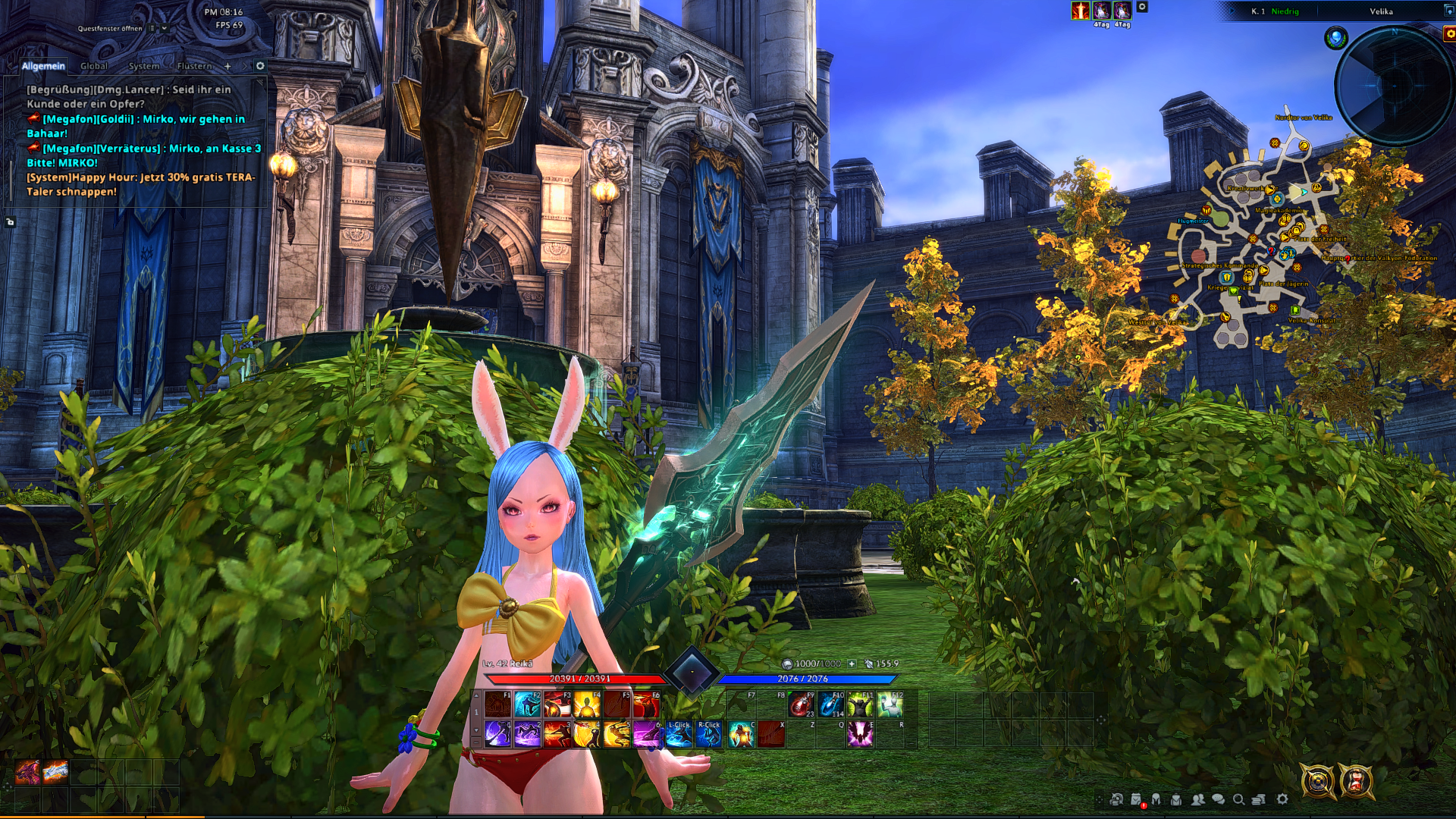Open the system settings gear in bottom menu
Image resolution: width=1456 pixels, height=819 pixels.
(x=1282, y=799)
